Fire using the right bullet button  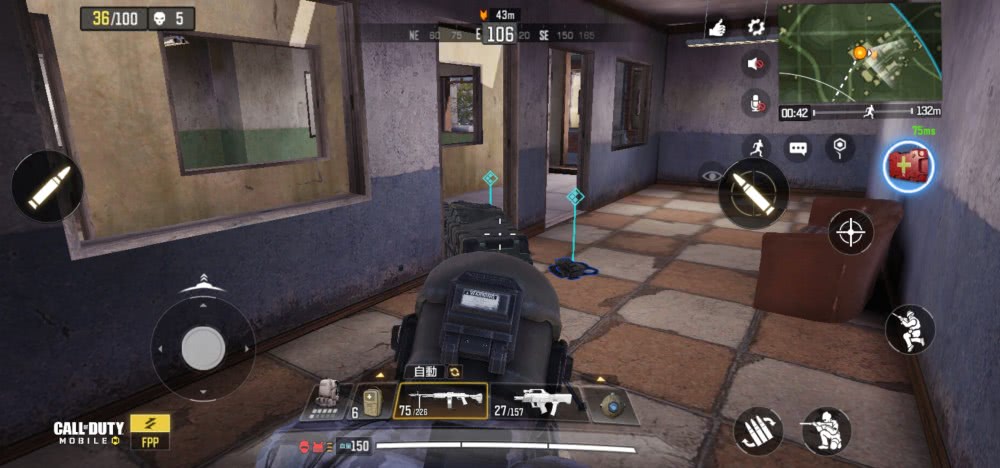tap(753, 192)
